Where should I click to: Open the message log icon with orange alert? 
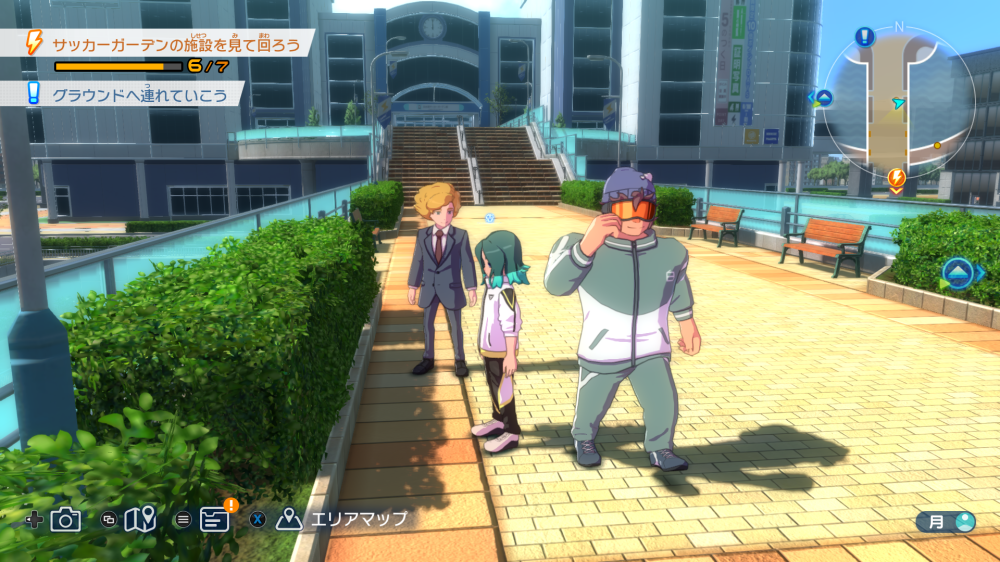point(215,518)
